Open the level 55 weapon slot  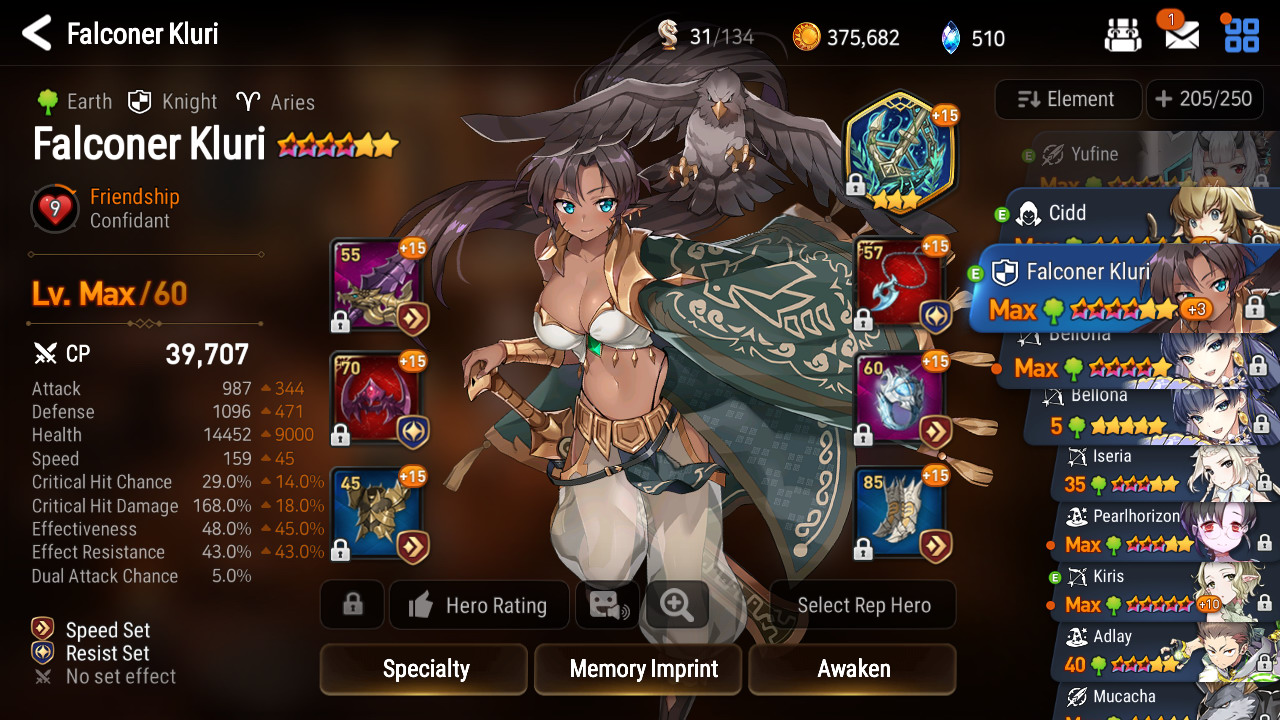click(377, 285)
